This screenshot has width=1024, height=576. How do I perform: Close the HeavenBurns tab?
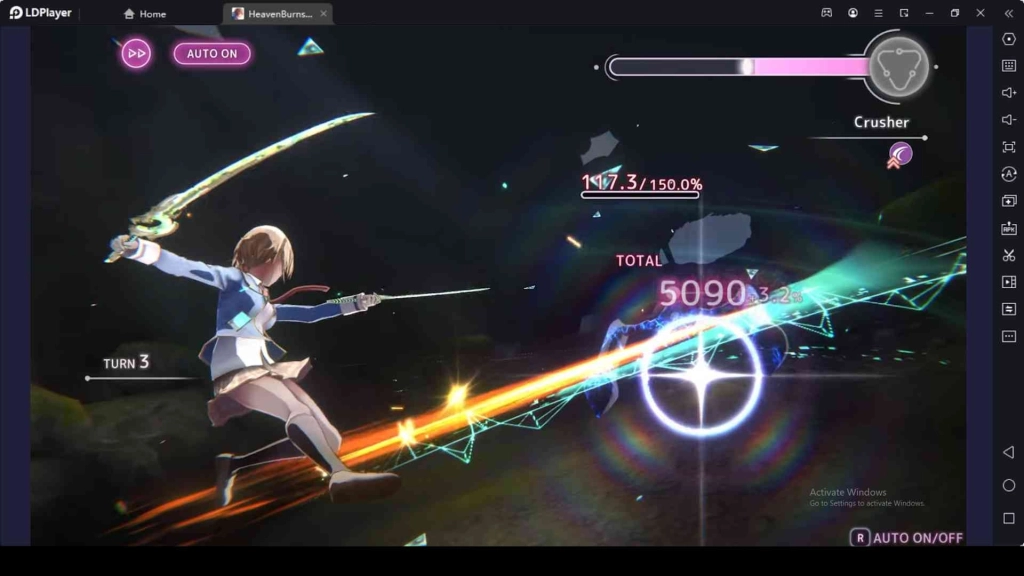click(323, 14)
